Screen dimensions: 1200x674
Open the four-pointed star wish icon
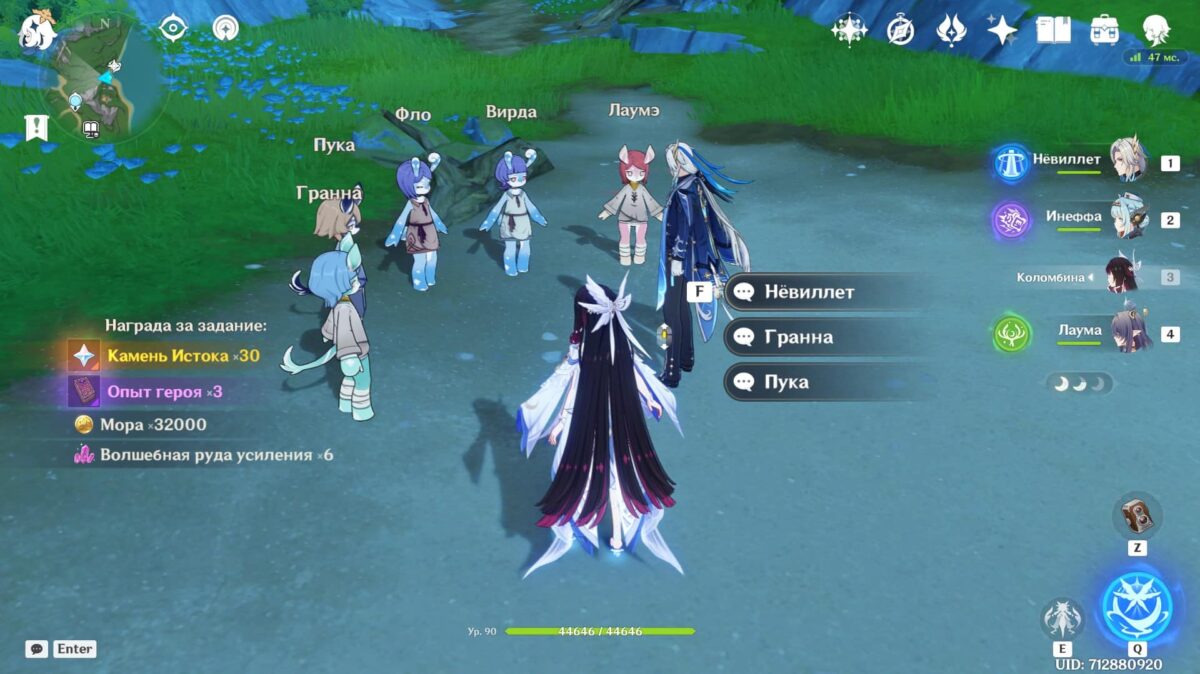[x=1002, y=31]
